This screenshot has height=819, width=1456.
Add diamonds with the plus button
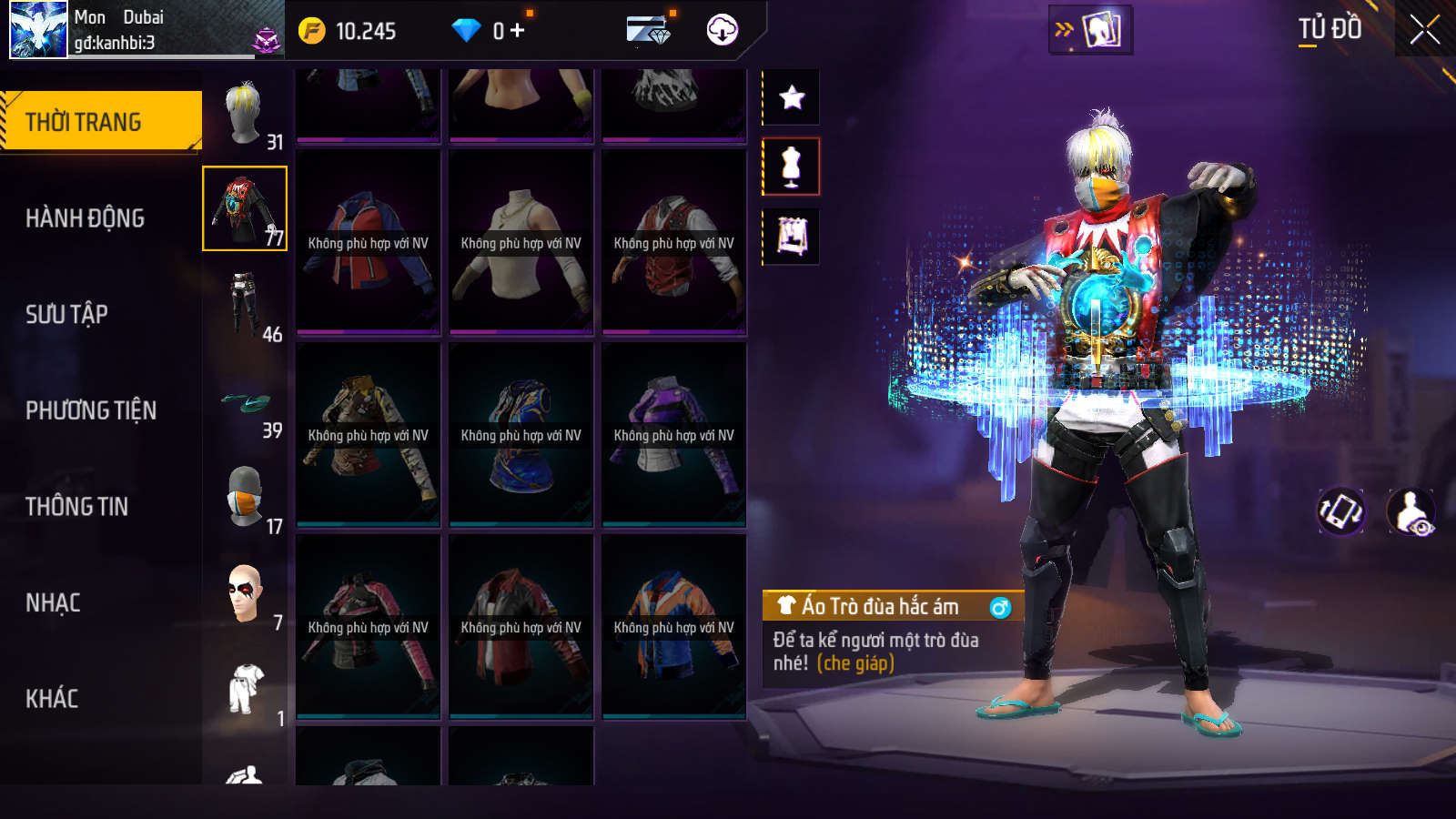coord(518,31)
